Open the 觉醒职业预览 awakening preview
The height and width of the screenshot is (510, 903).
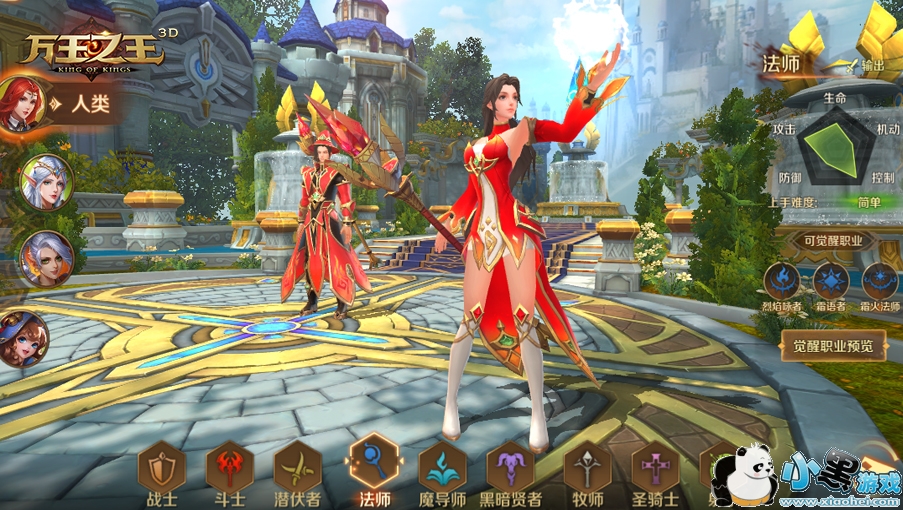point(833,346)
